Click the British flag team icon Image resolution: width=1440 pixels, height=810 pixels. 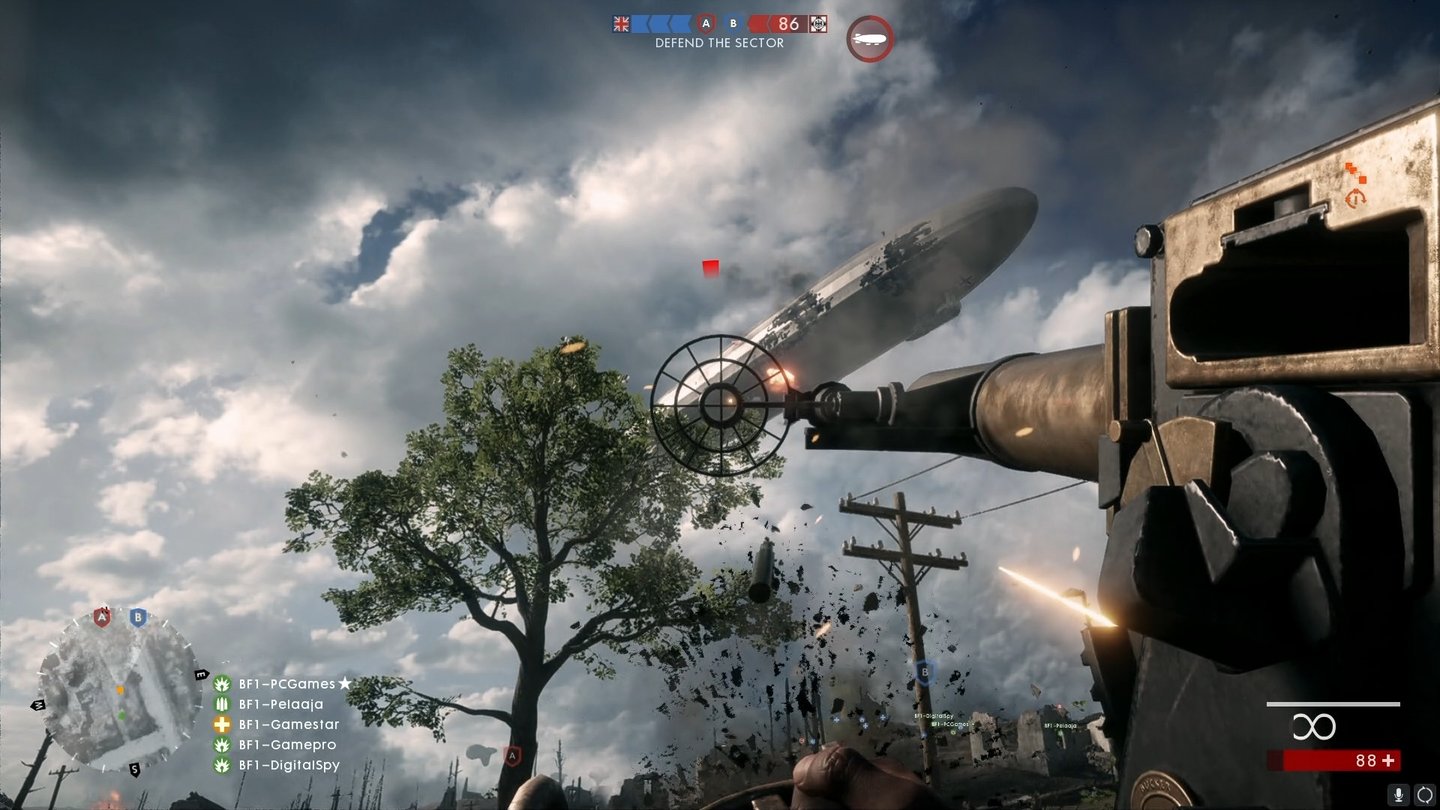pos(621,24)
